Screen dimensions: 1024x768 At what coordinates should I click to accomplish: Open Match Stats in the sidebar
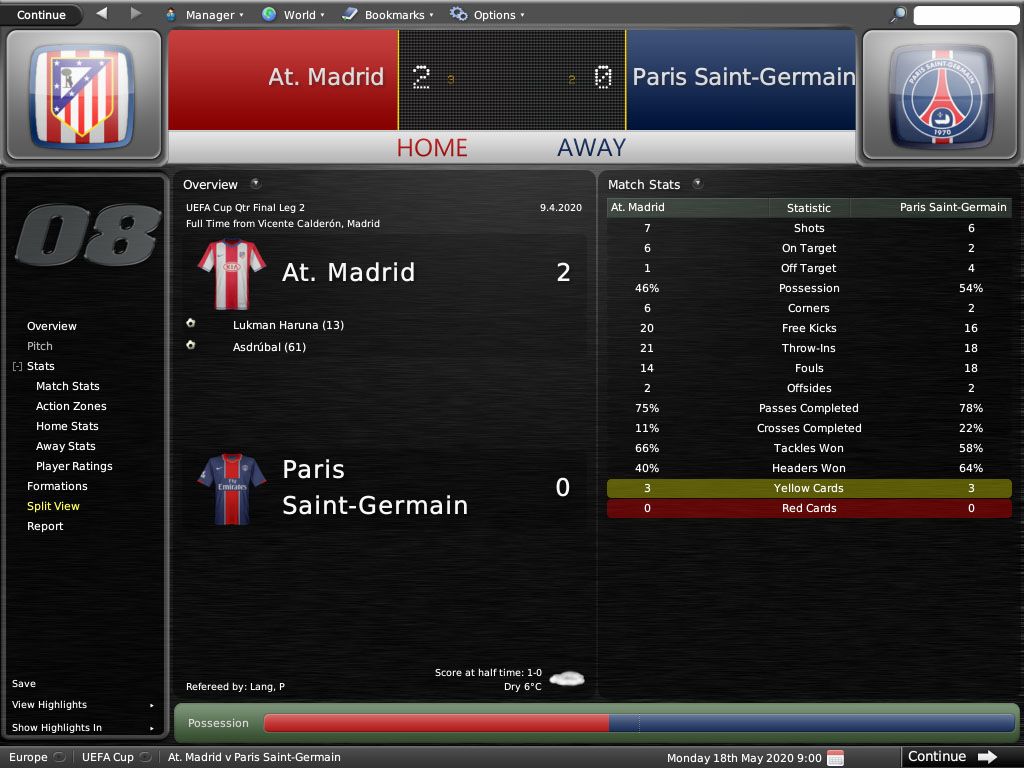click(x=68, y=386)
